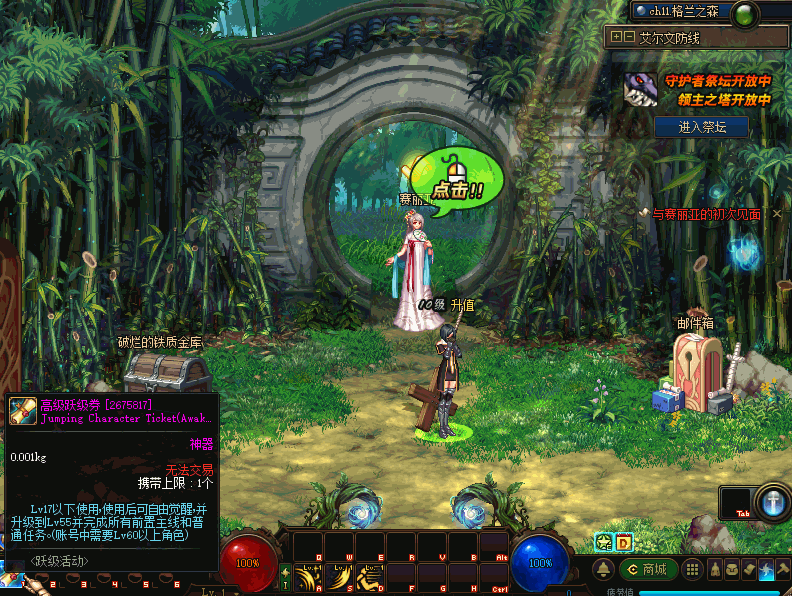The height and width of the screenshot is (596, 792).
Task: Click the bell icon left of 商城
Action: pos(603,570)
